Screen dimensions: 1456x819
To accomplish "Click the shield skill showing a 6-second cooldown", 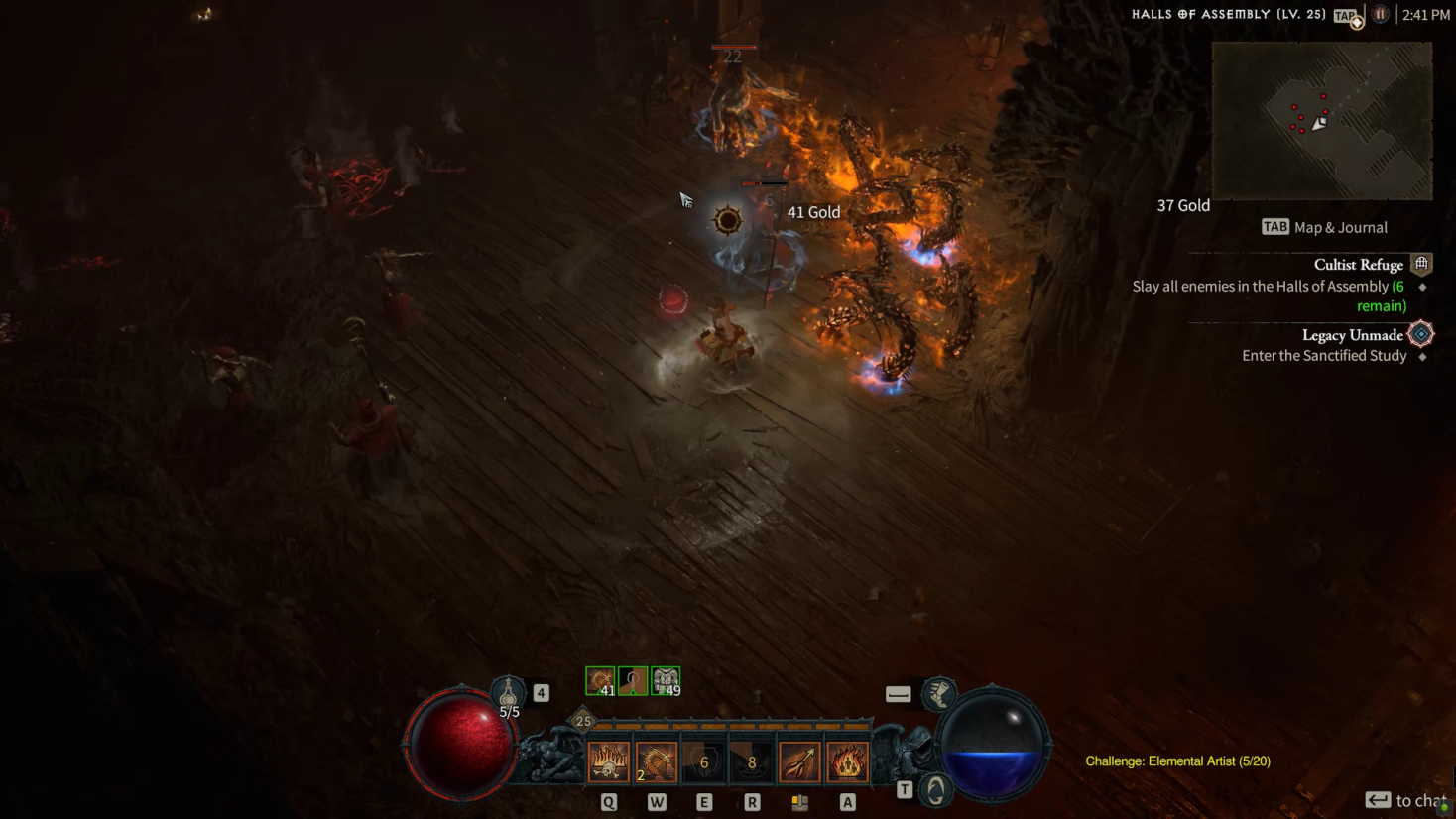I will (x=703, y=760).
